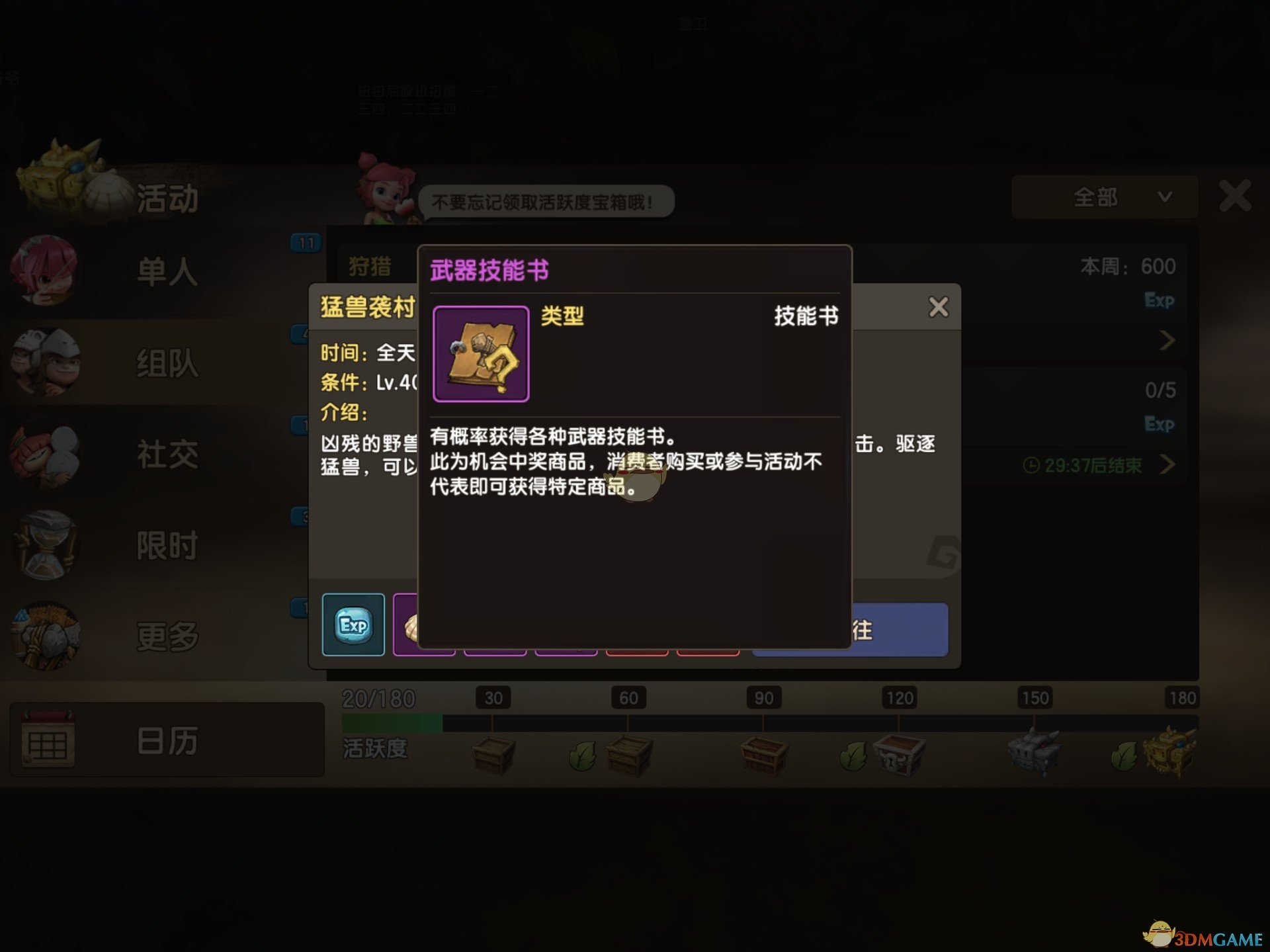Expand the 本周: 600 arrow

(x=1169, y=340)
